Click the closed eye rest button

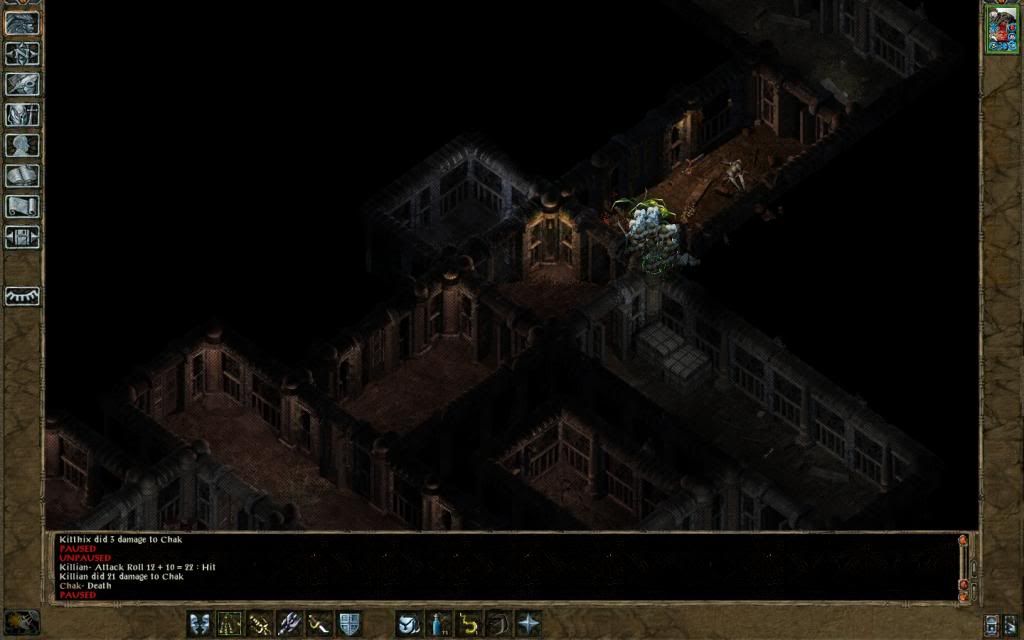(x=22, y=296)
